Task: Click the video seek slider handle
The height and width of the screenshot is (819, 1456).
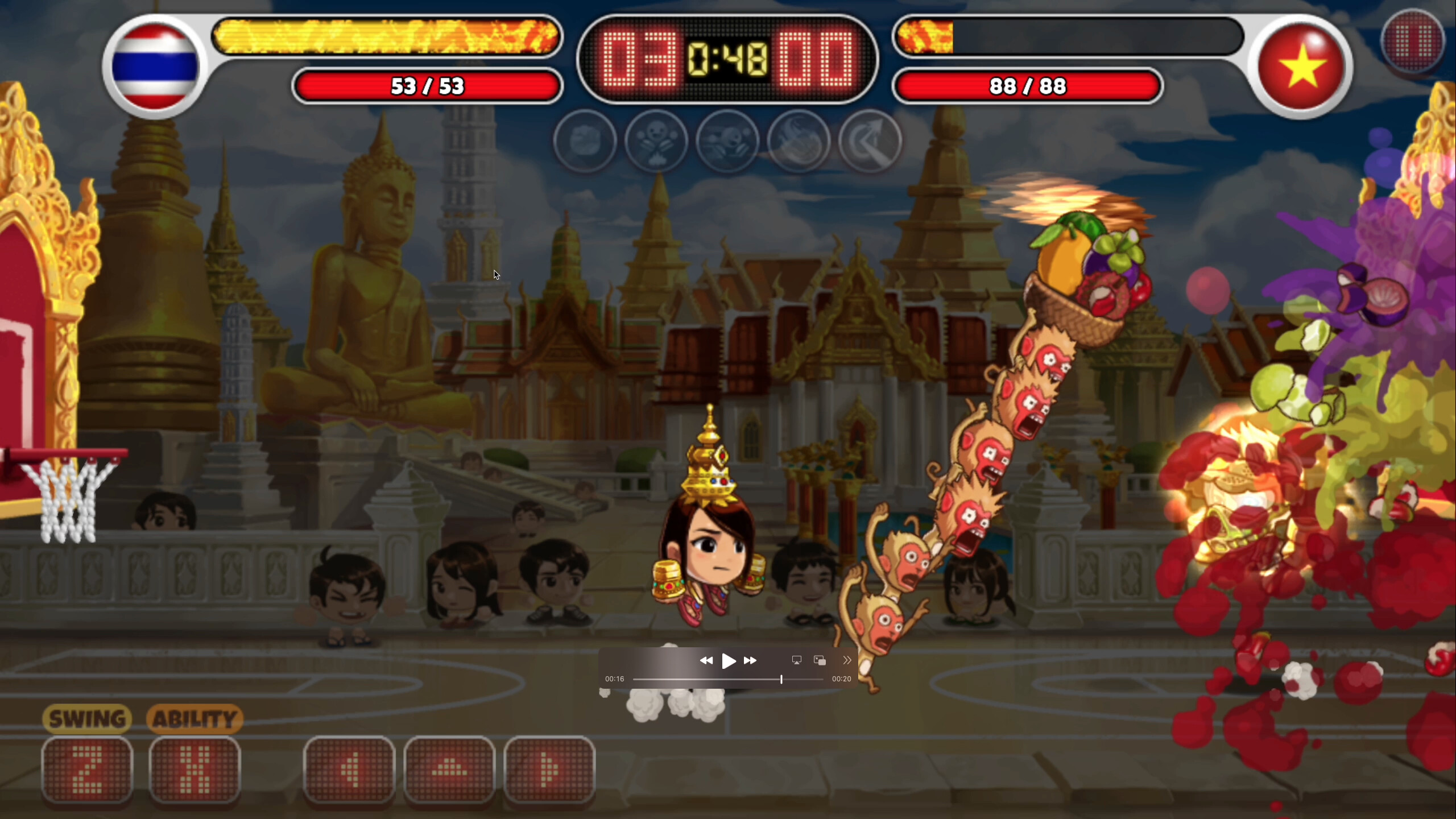Action: (781, 679)
